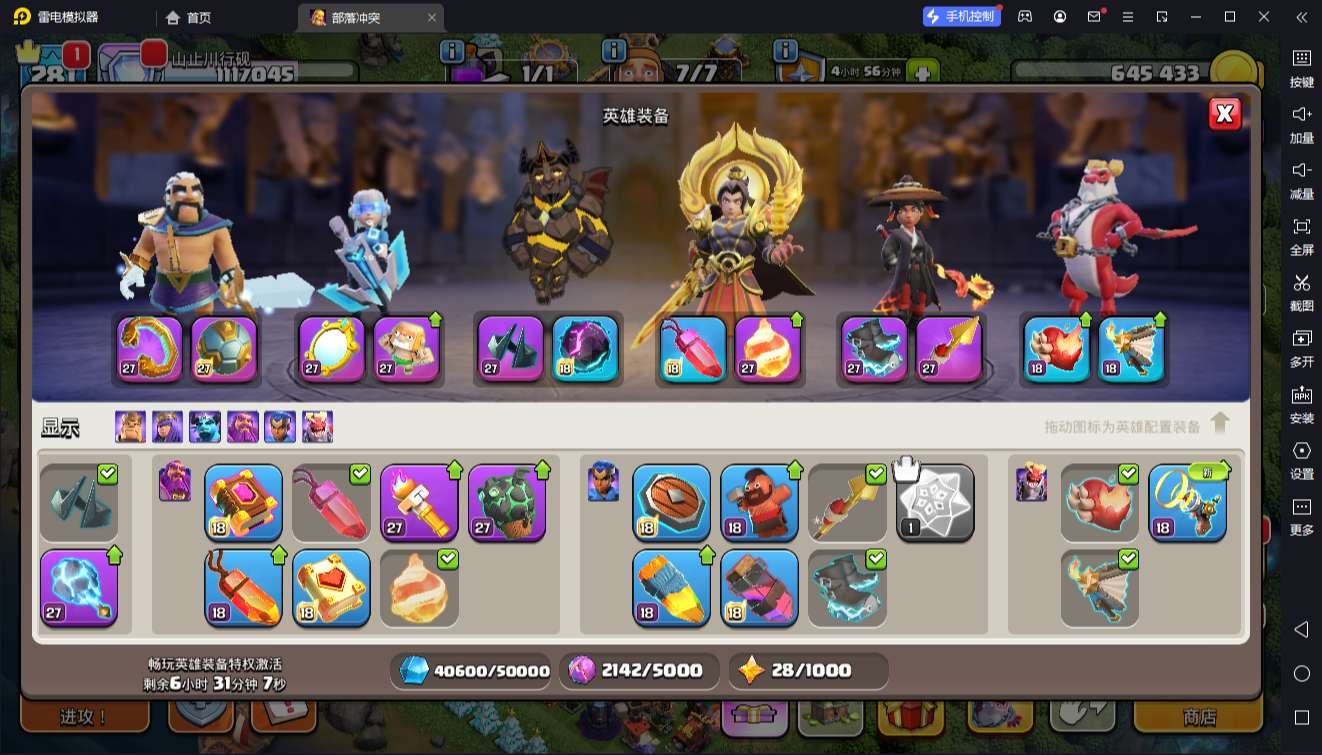This screenshot has height=755, width=1322.
Task: Select the equipped Magic Mirror slot
Action: (x=331, y=349)
